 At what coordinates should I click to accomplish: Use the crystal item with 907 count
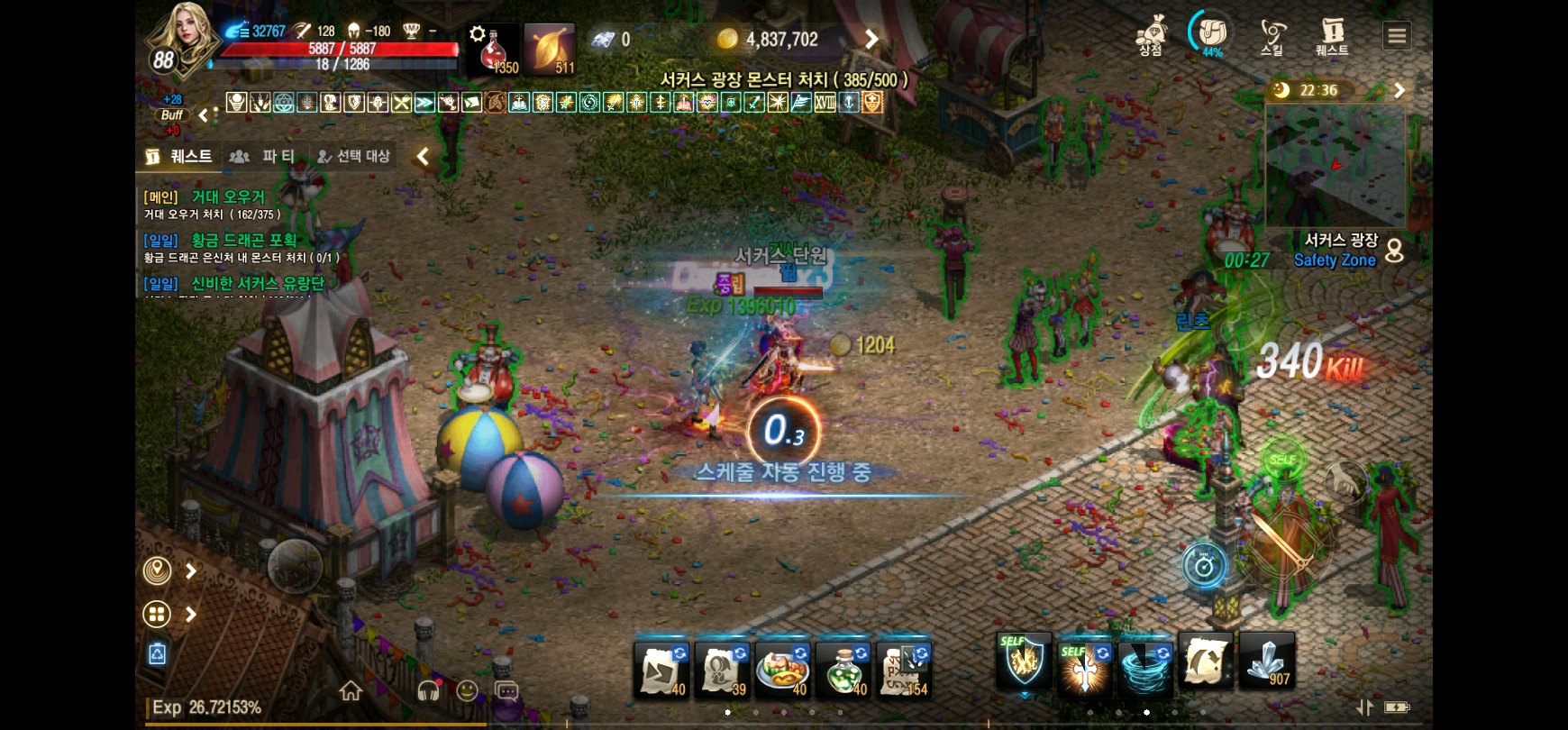tap(1267, 662)
